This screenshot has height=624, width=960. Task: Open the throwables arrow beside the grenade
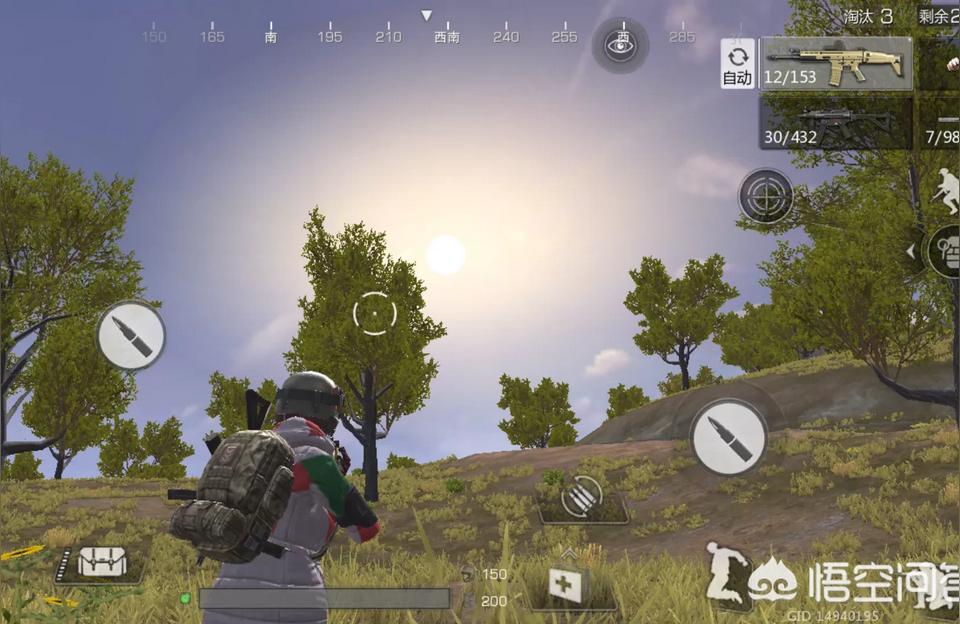[910, 251]
